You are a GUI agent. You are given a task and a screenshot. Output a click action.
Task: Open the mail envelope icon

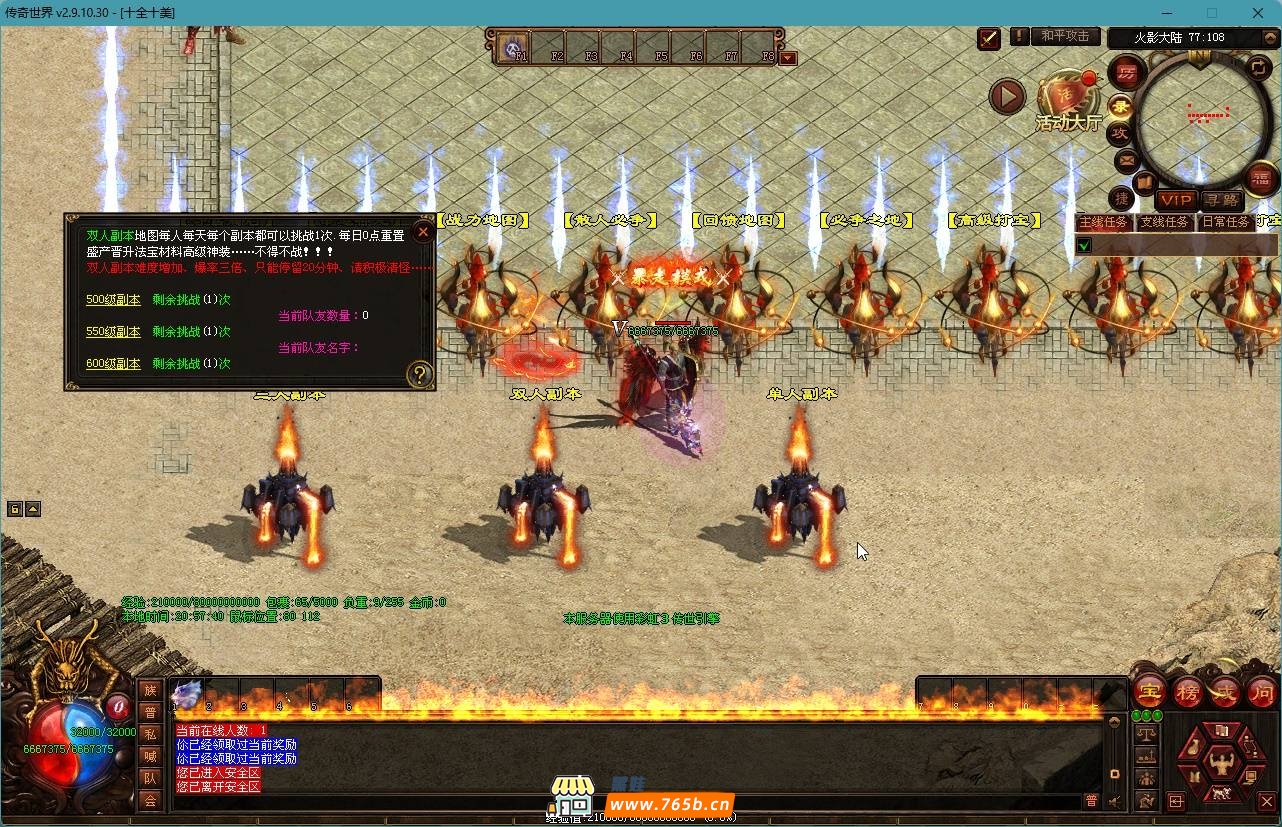(x=1127, y=160)
